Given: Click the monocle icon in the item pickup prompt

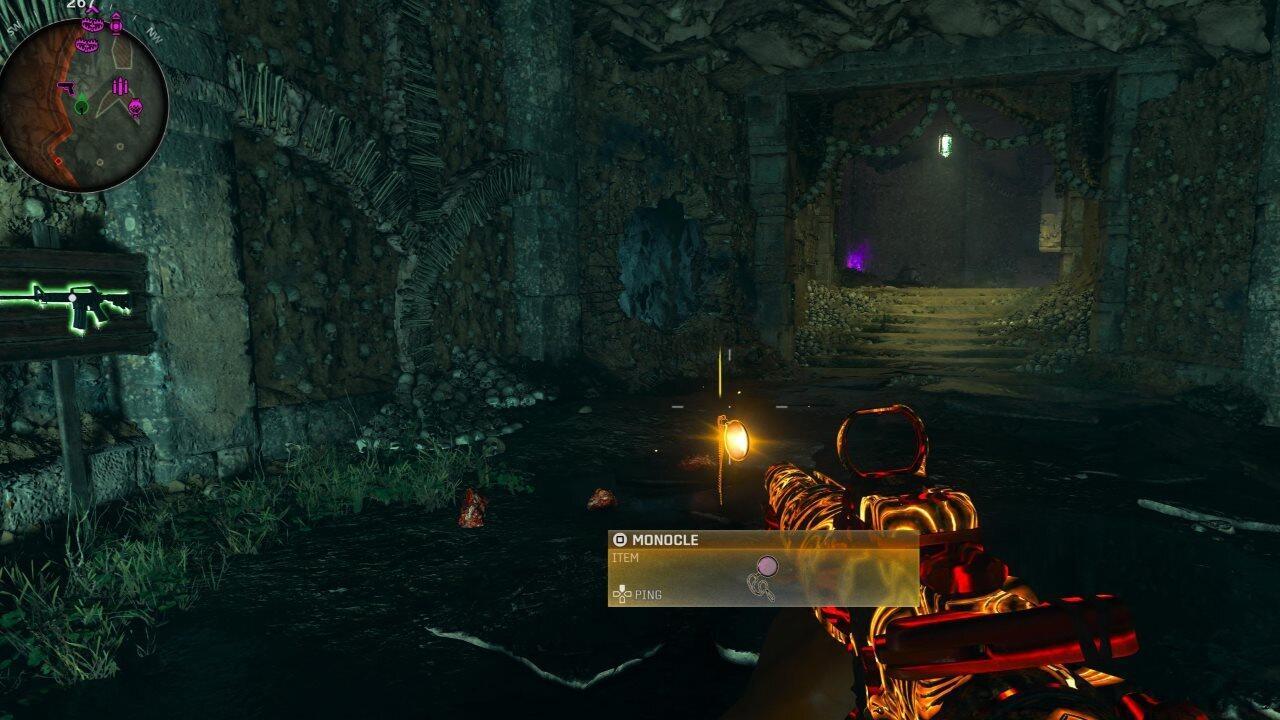Looking at the screenshot, I should pyautogui.click(x=767, y=567).
